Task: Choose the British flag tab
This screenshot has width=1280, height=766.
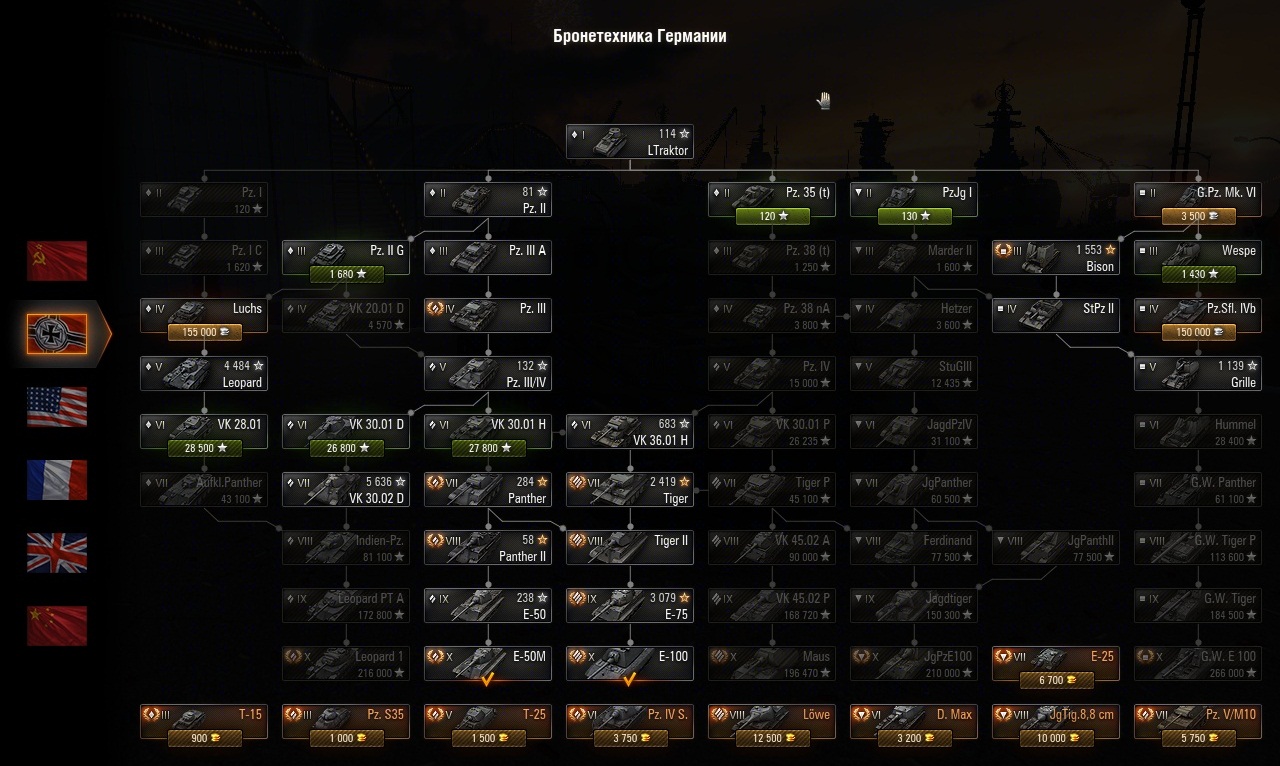Action: 57,553
